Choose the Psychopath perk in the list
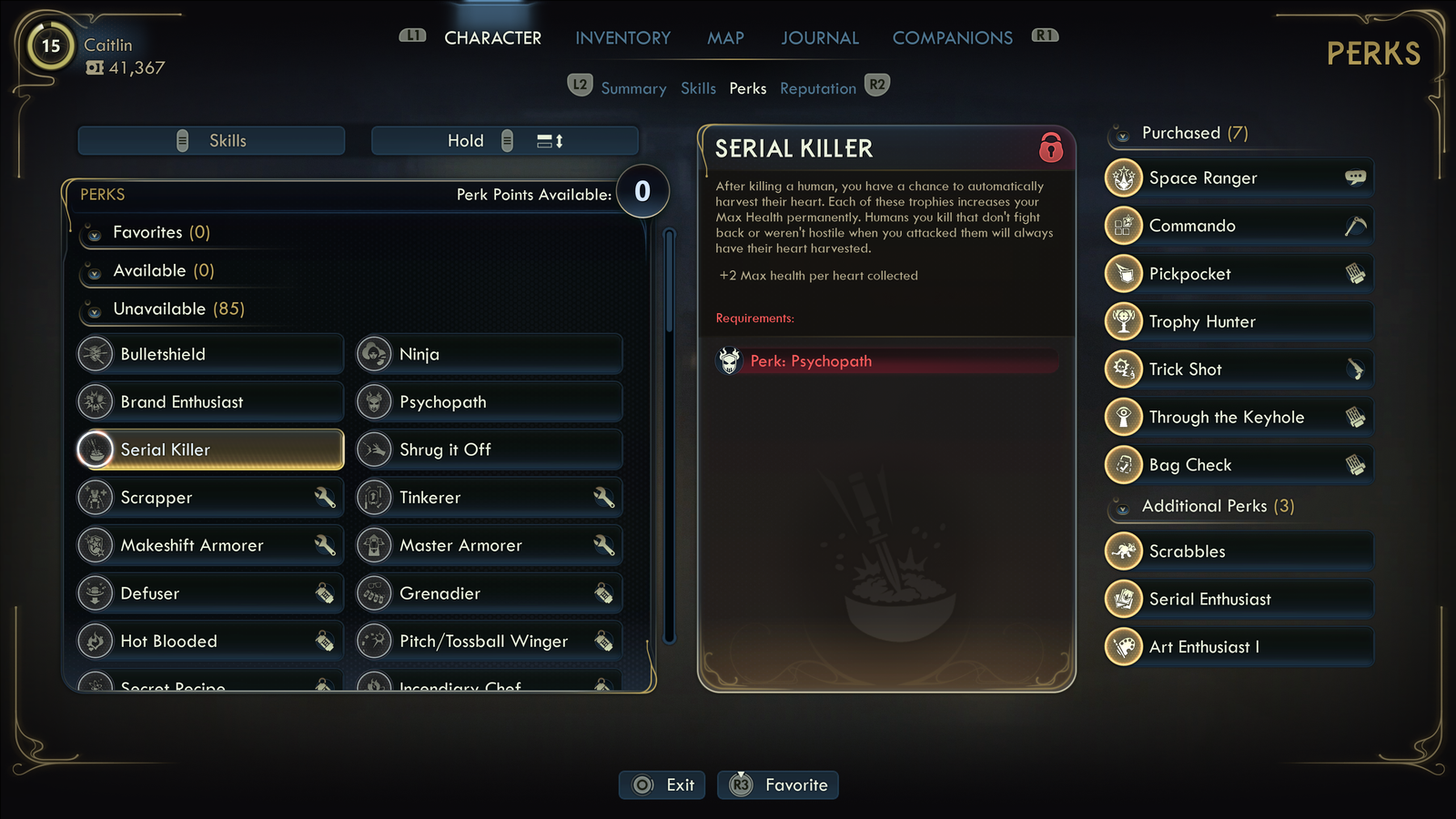1456x819 pixels. click(x=490, y=402)
